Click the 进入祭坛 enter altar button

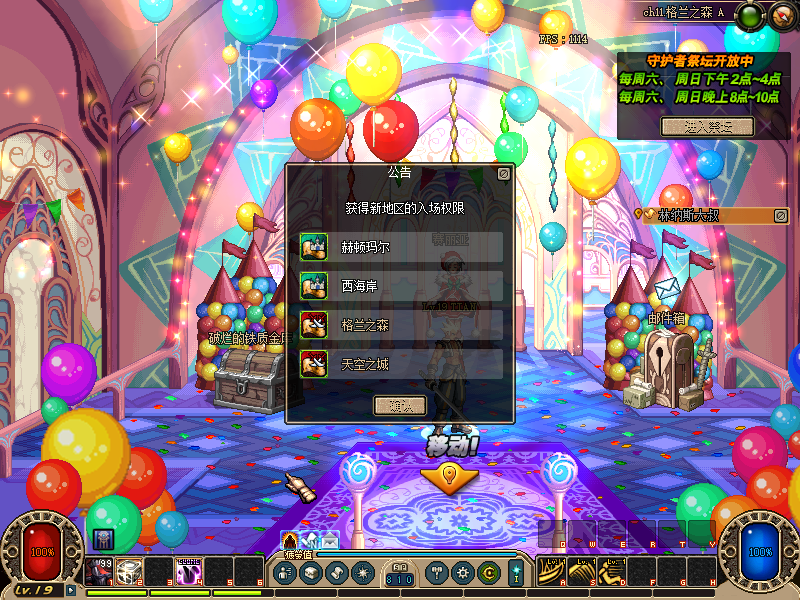707,126
